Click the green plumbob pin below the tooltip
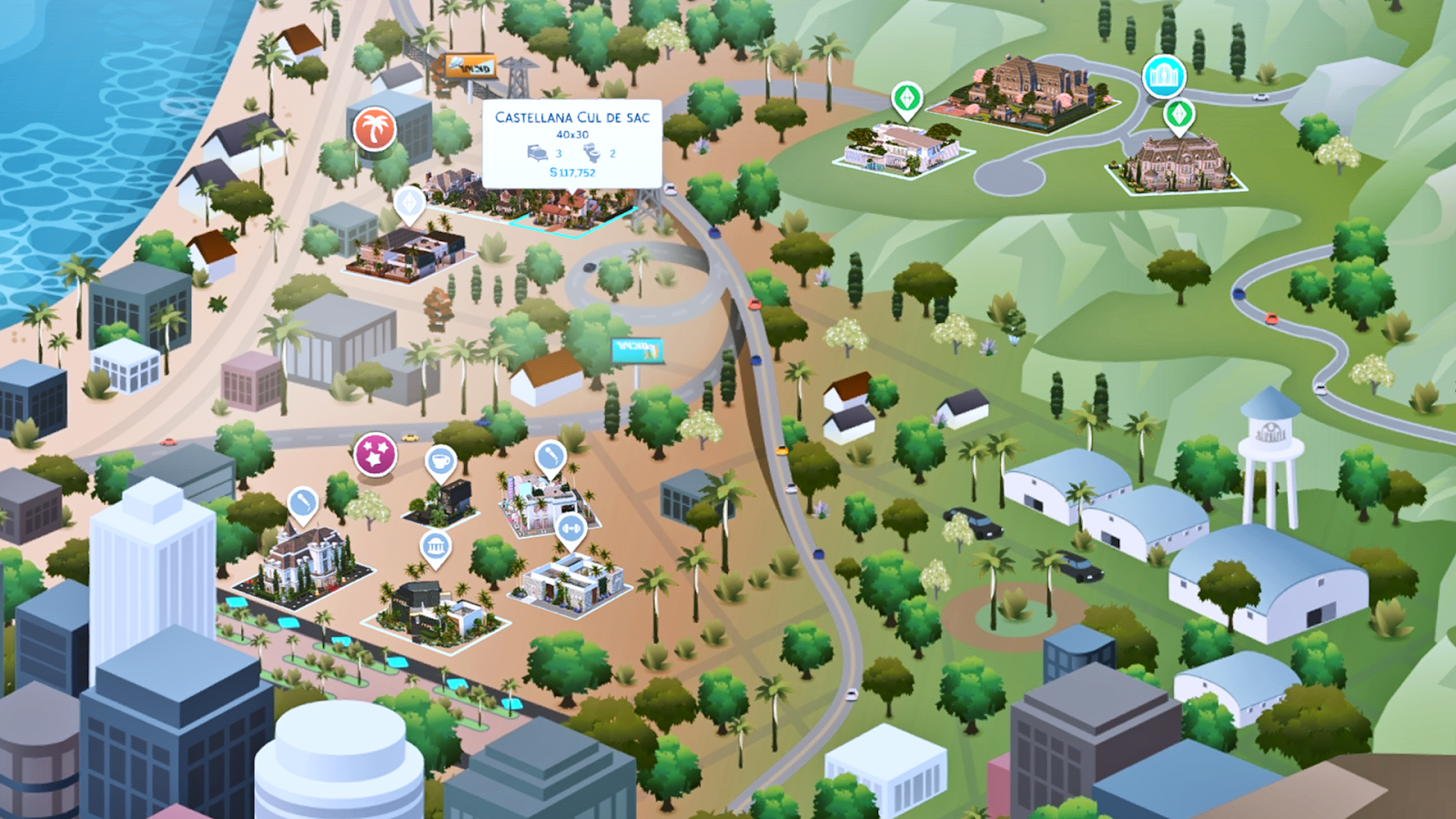 pyautogui.click(x=408, y=204)
